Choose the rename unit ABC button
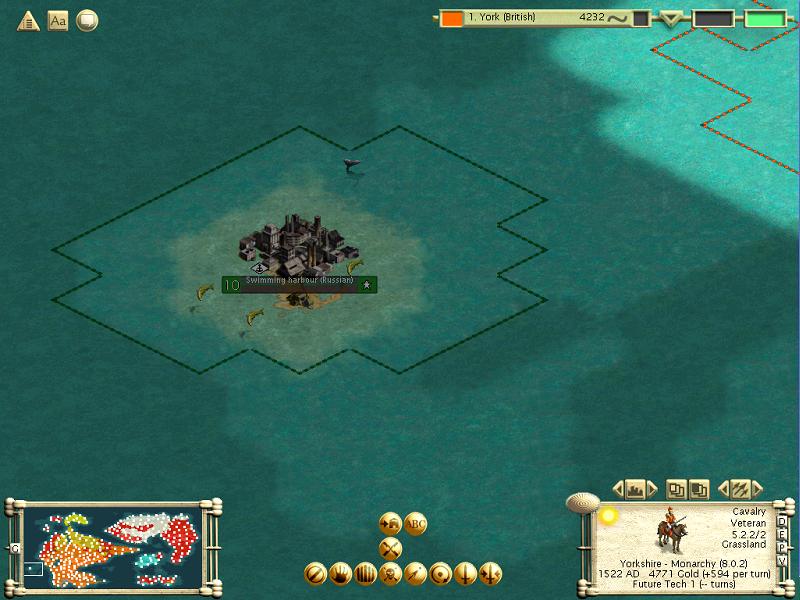Screen dimensions: 800x600 click(x=415, y=523)
